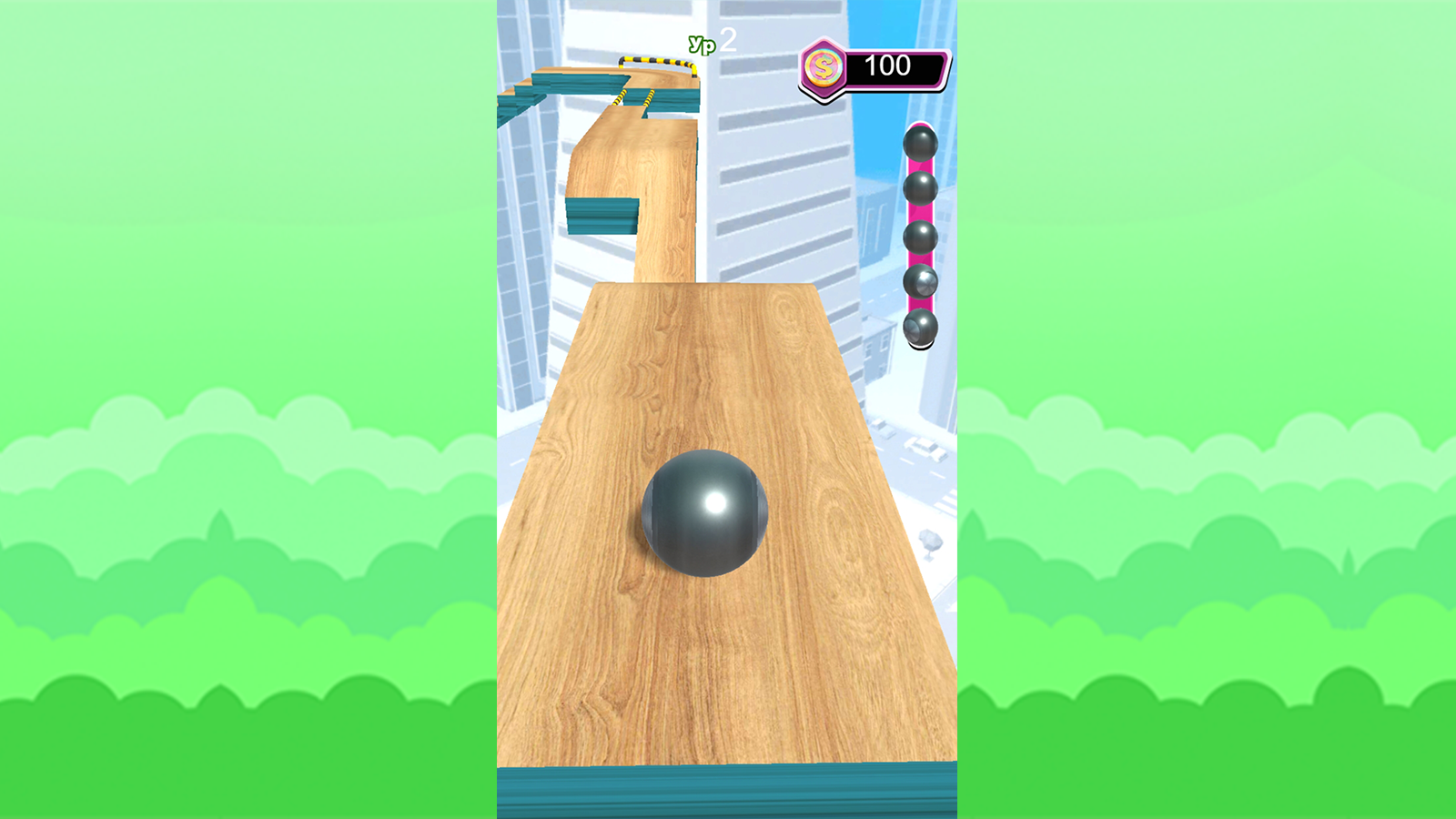This screenshot has width=1456, height=819.
Task: Tap the green 'Ур' level label
Action: point(702,43)
